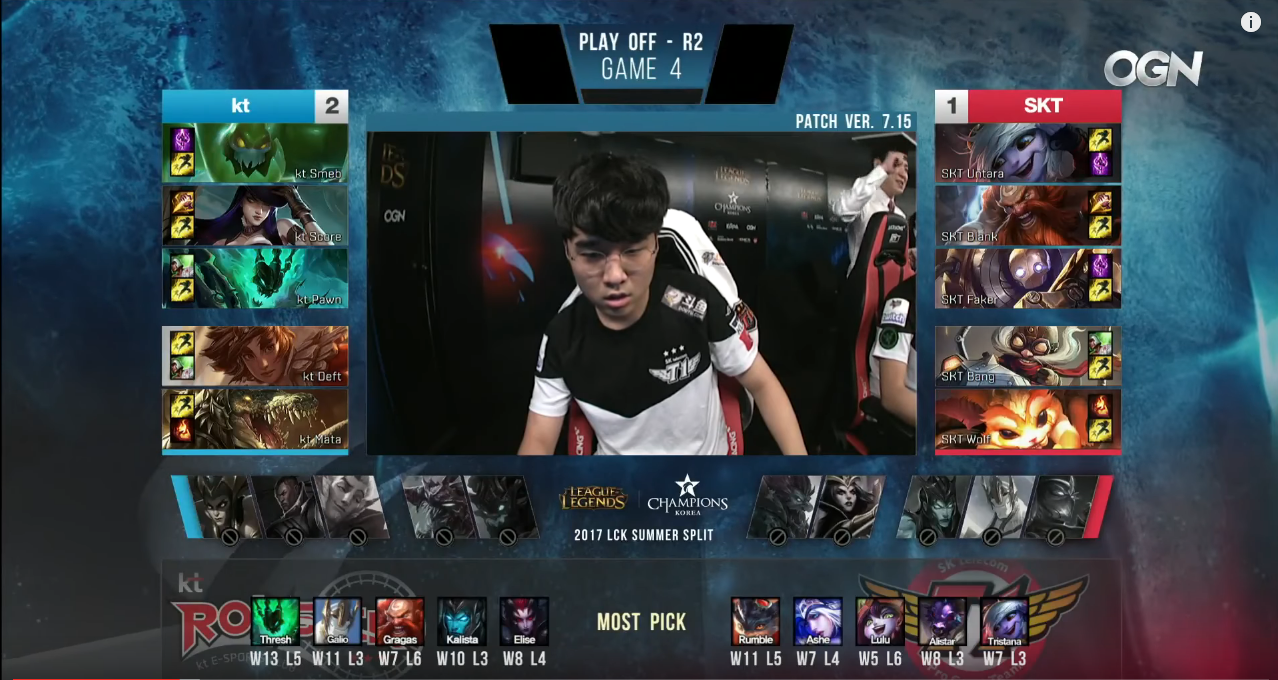Click the kt Deft champion card

coord(256,356)
